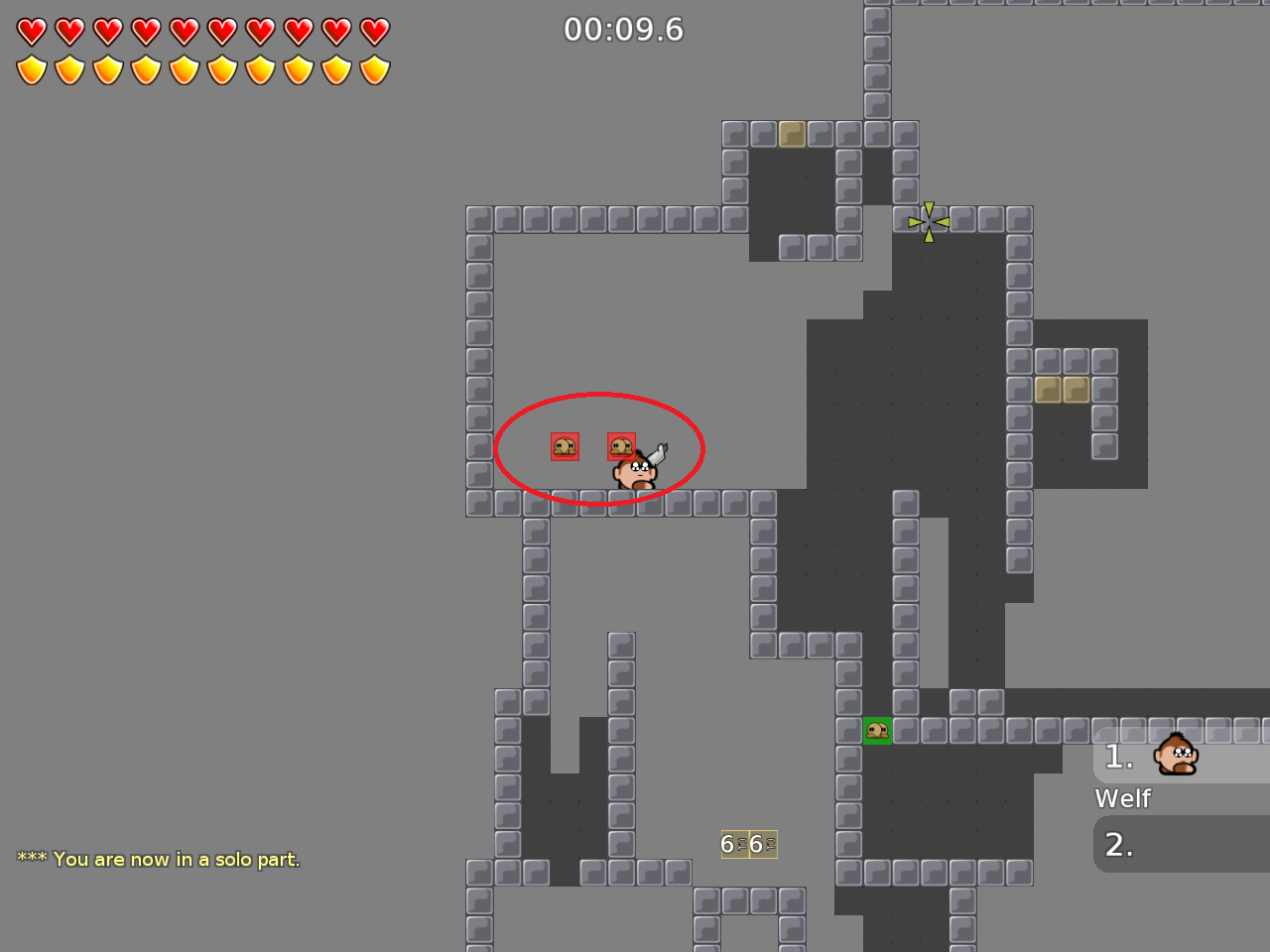Click the first yellow armor shield
The height and width of the screenshot is (952, 1270).
(x=31, y=69)
